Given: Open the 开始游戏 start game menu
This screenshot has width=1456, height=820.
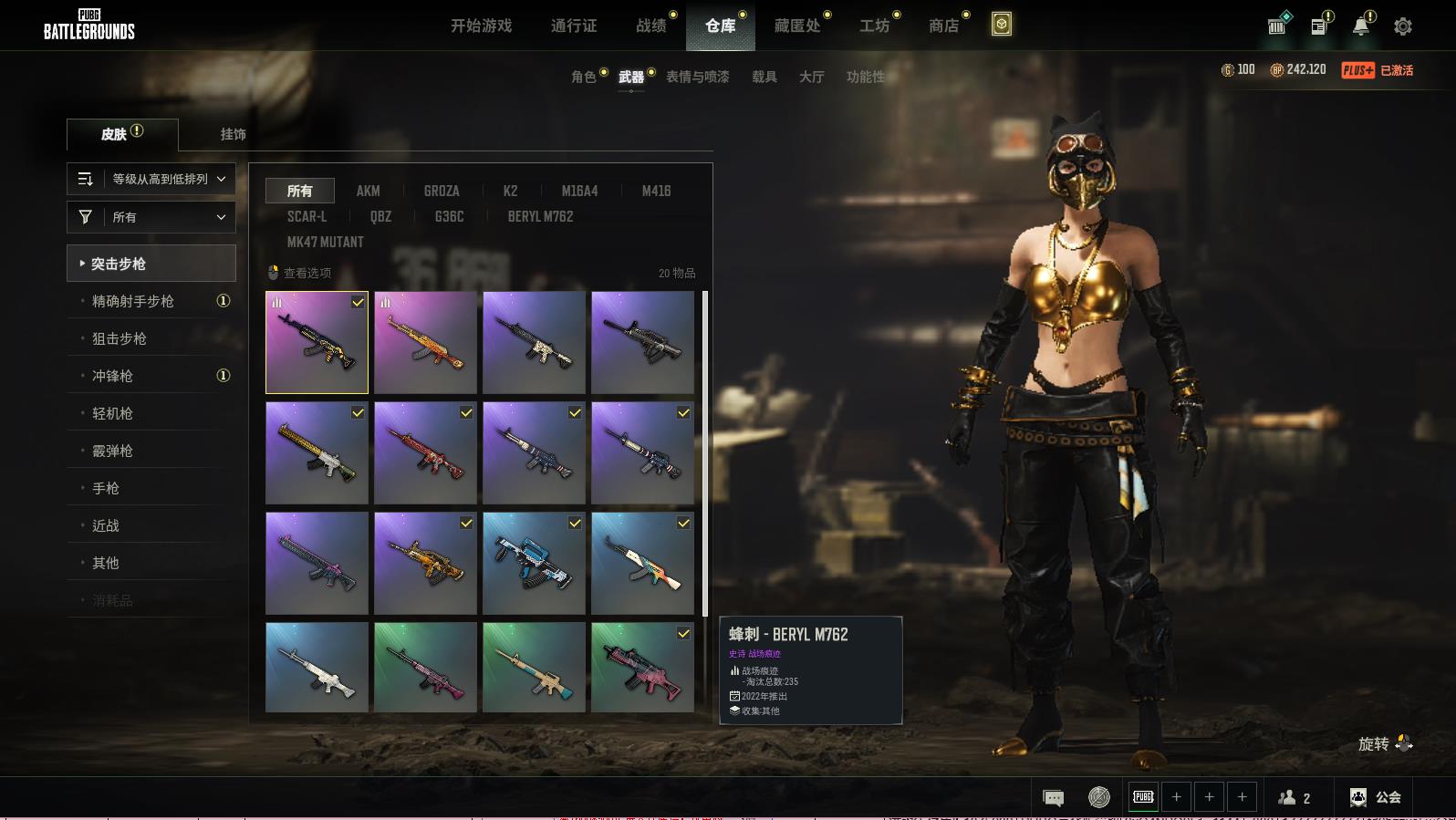Looking at the screenshot, I should (481, 26).
